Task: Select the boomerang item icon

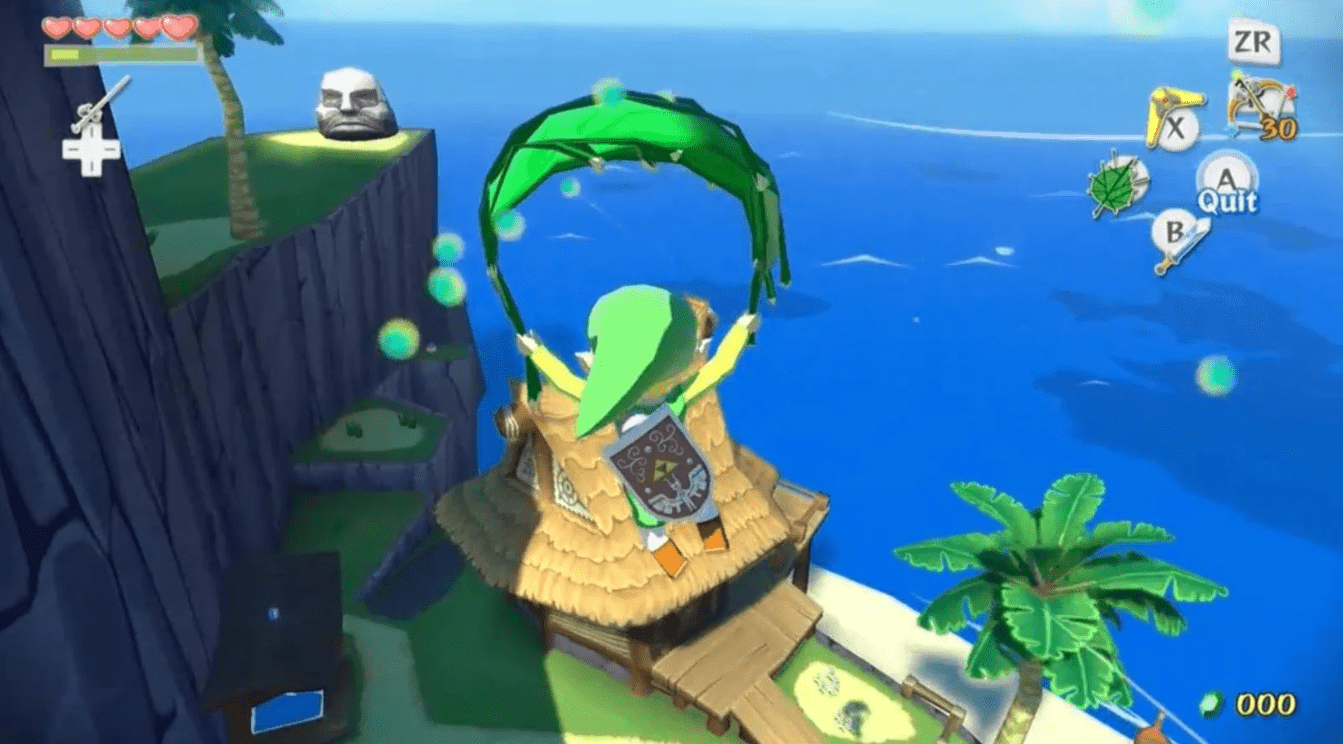Action: (1170, 117)
